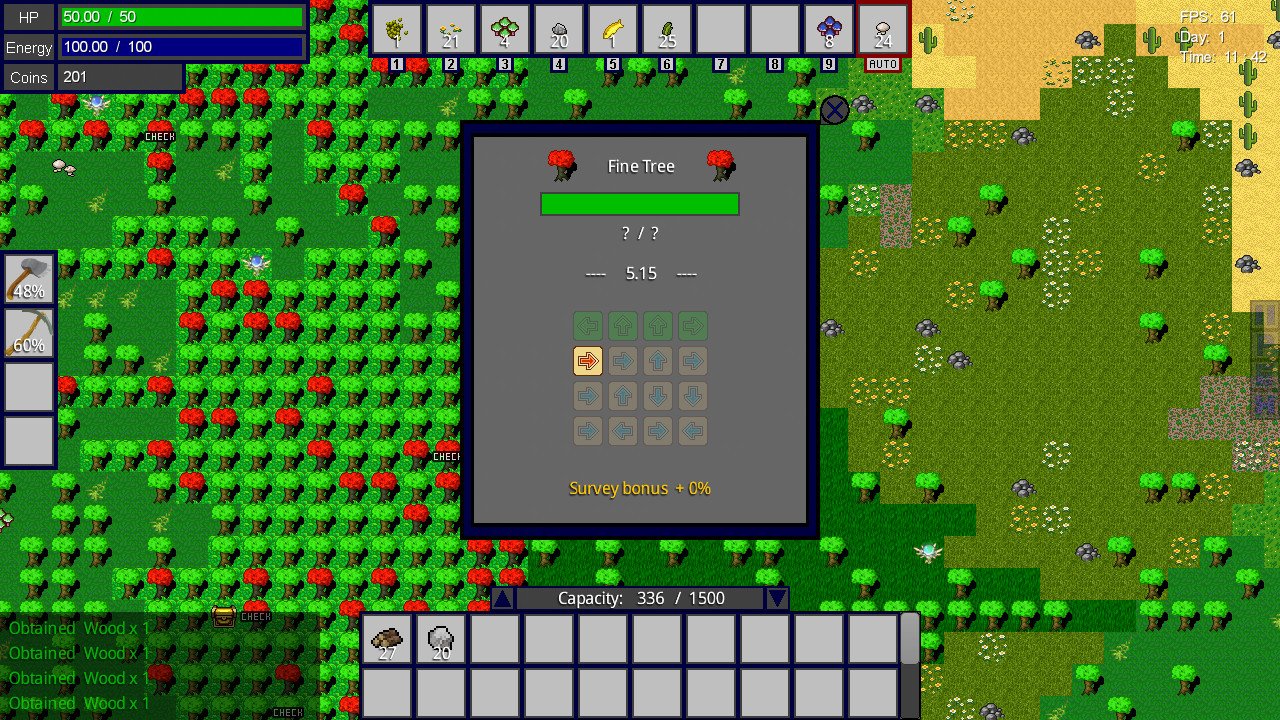This screenshot has height=720, width=1280.
Task: Toggle the blue down-arrow tile in the survey grid
Action: click(657, 396)
